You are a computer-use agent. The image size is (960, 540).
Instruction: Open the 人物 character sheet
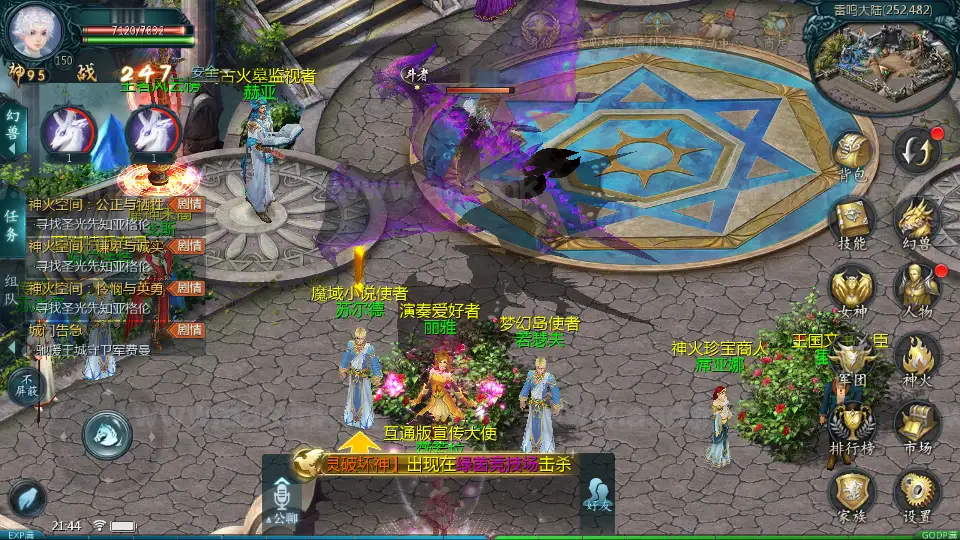click(x=916, y=288)
